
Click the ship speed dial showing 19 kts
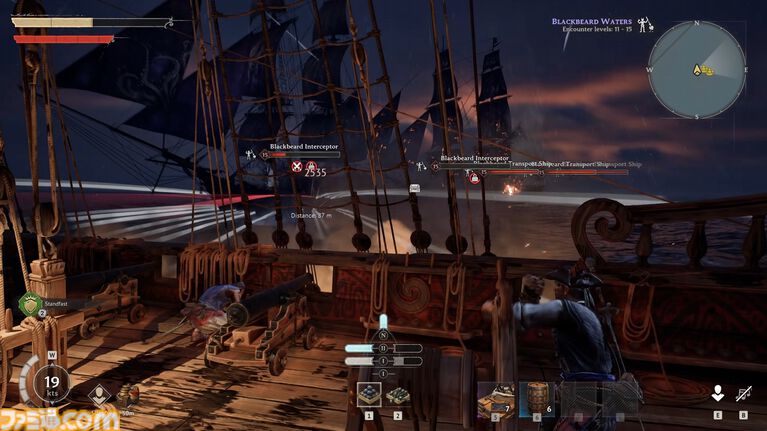click(50, 383)
